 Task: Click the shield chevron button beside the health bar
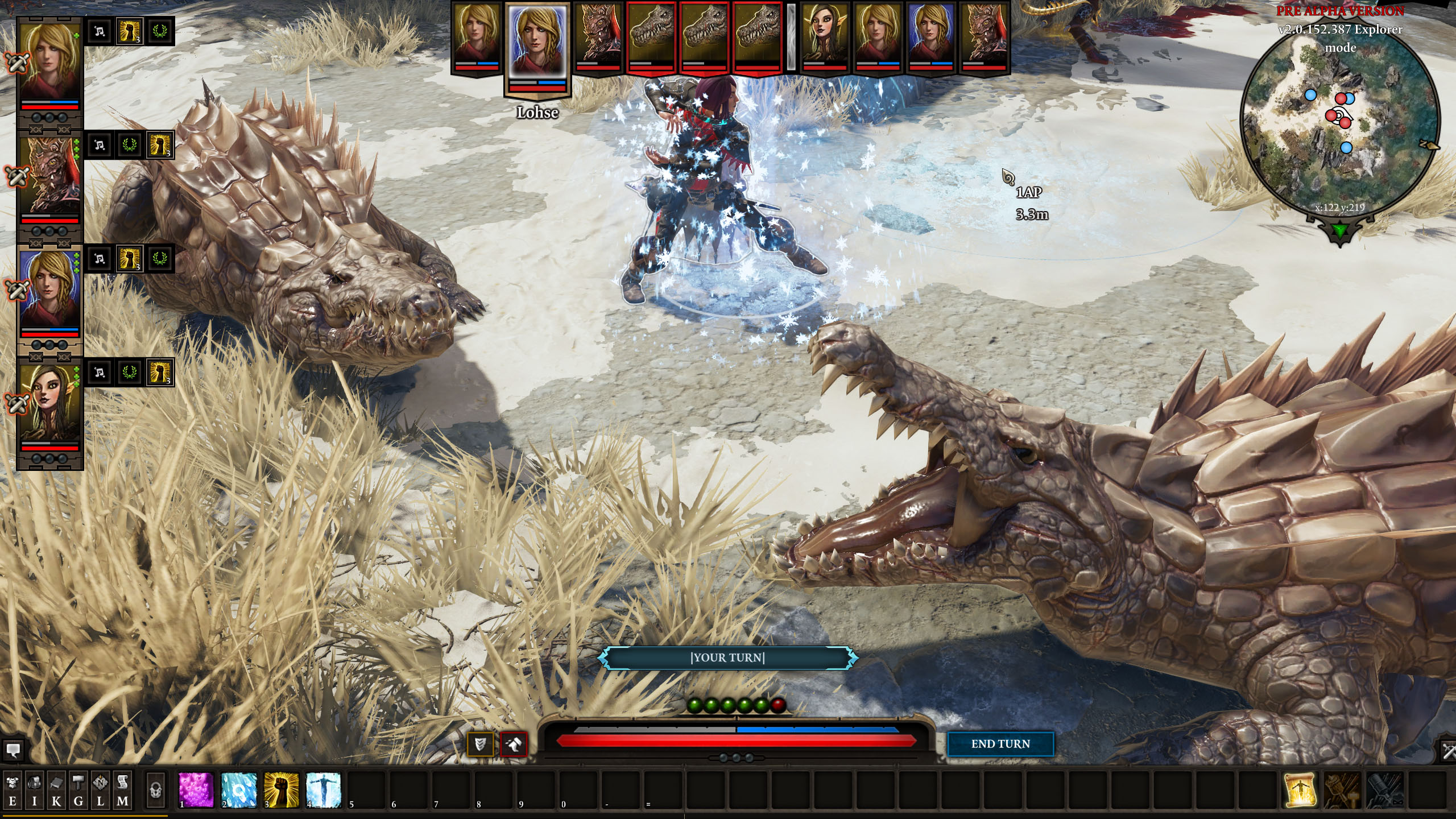click(480, 743)
